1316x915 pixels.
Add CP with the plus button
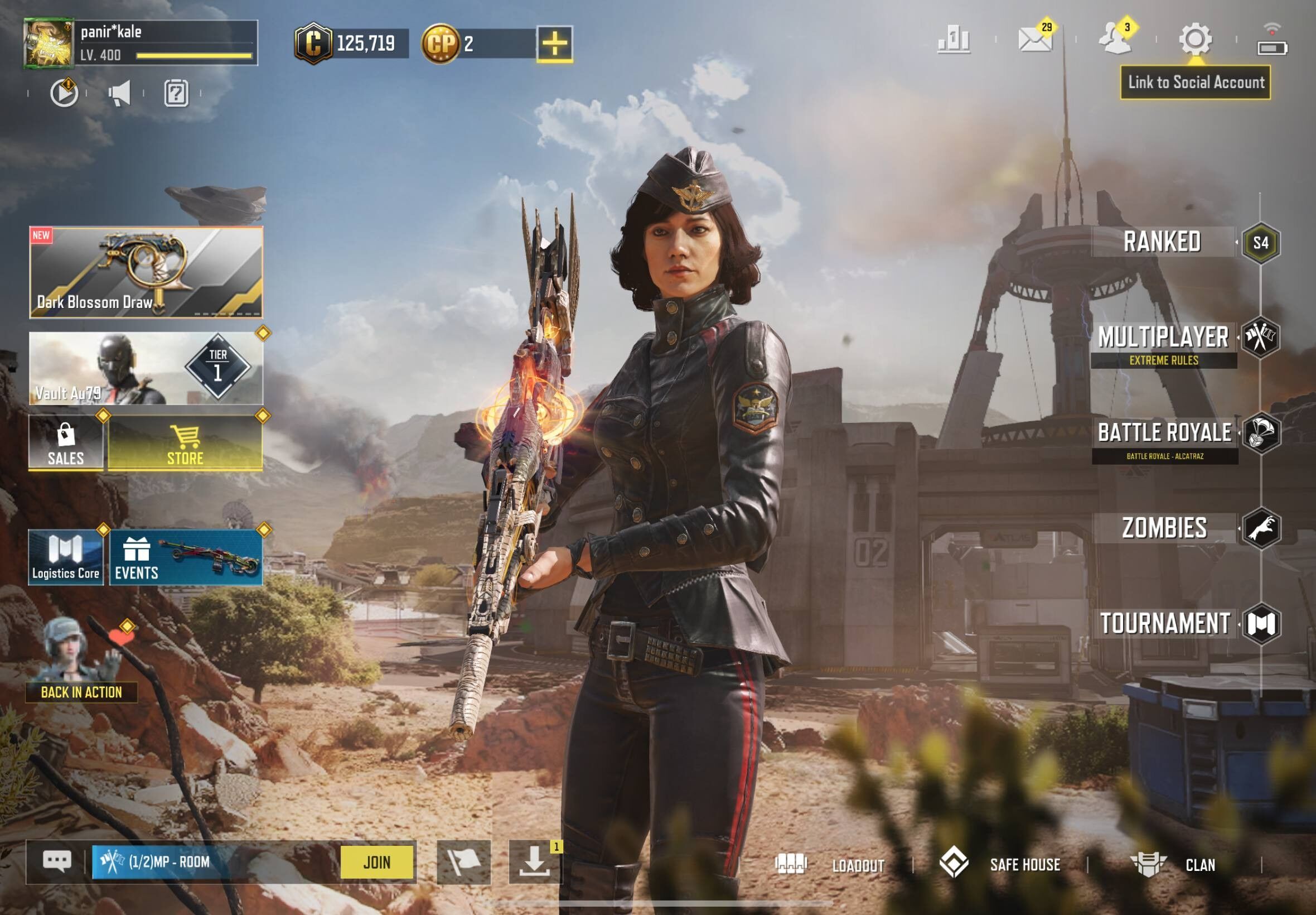tap(555, 44)
